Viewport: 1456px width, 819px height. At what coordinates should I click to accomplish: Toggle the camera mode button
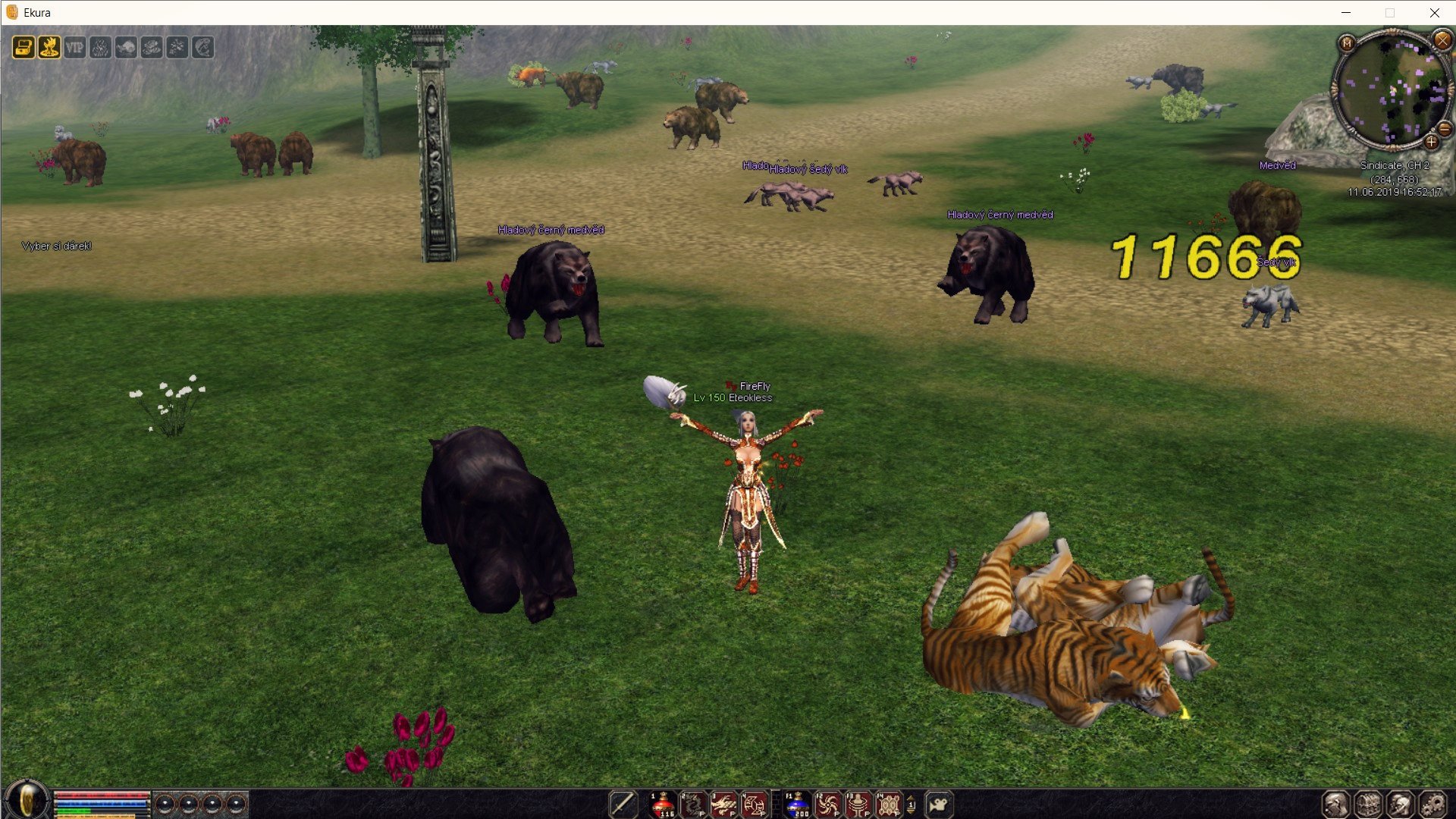click(939, 804)
